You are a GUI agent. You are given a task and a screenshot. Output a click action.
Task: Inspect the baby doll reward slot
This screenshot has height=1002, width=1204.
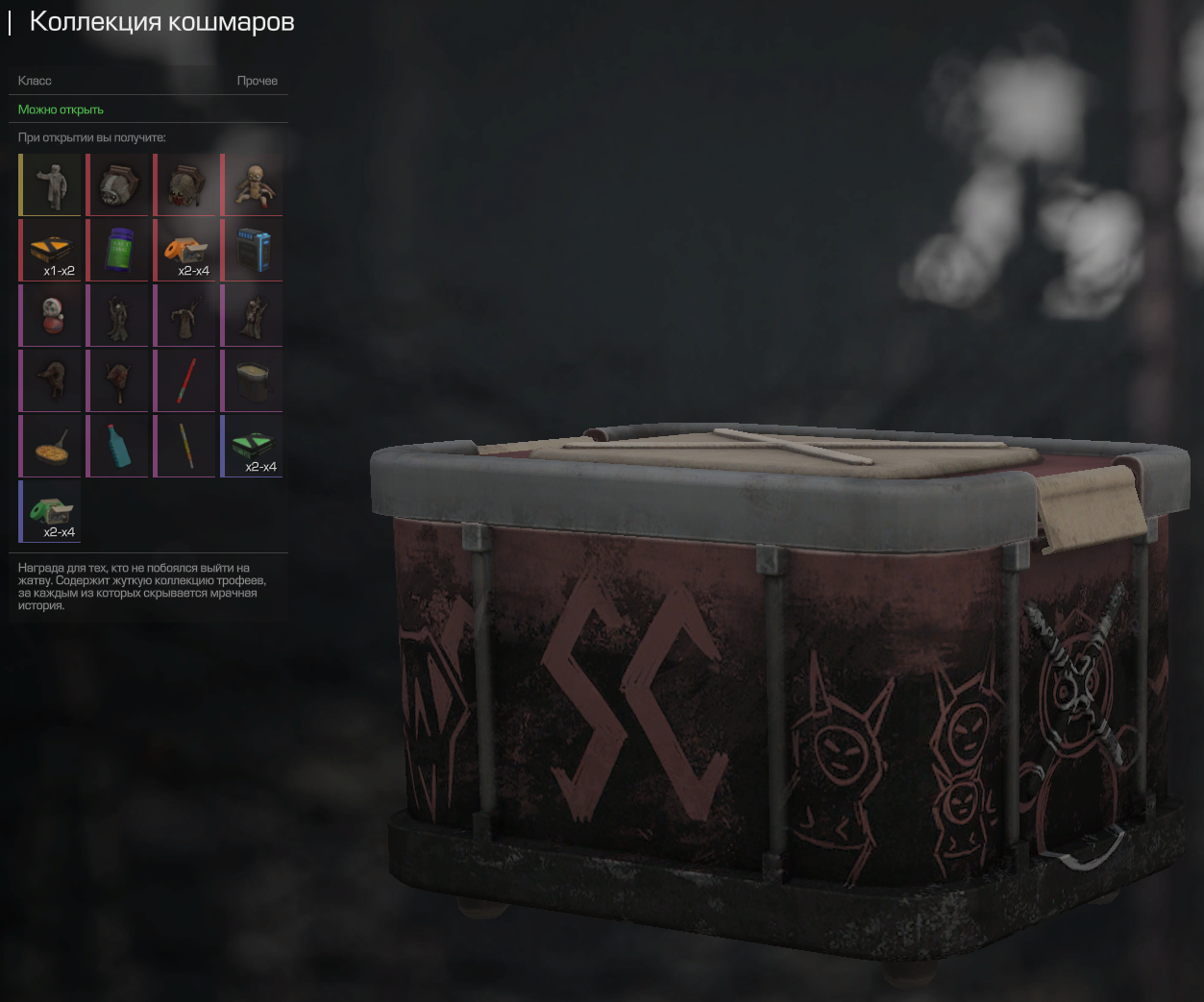[x=253, y=184]
